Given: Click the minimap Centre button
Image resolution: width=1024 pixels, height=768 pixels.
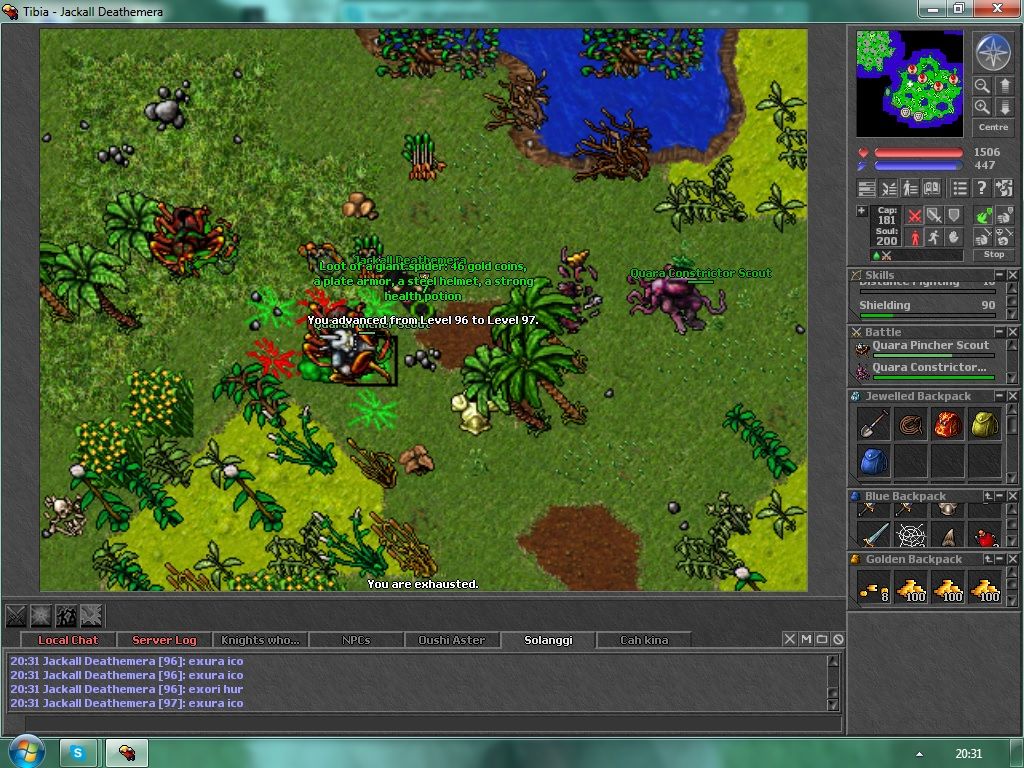Looking at the screenshot, I should [993, 127].
